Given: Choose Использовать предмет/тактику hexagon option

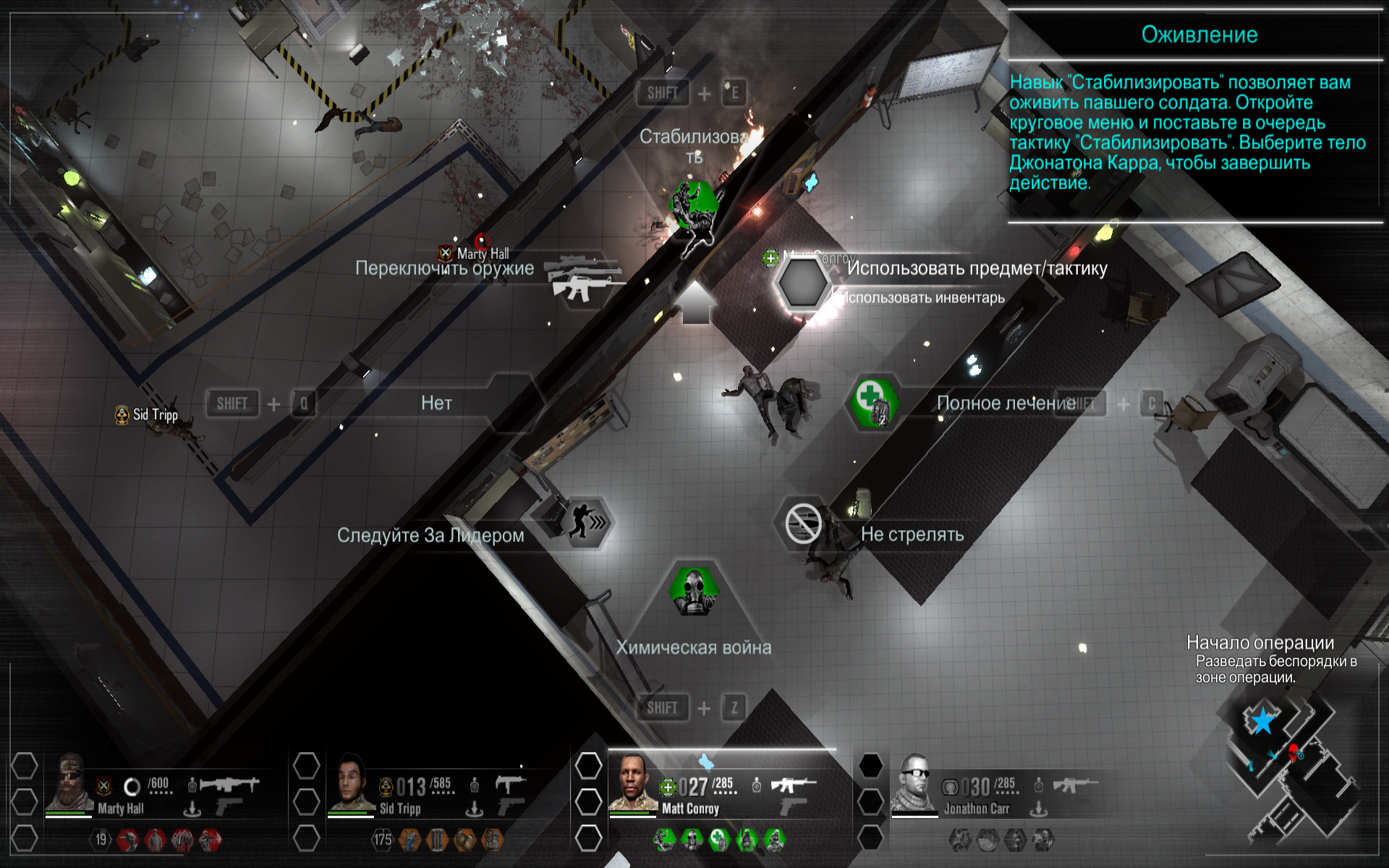Looking at the screenshot, I should (x=802, y=283).
